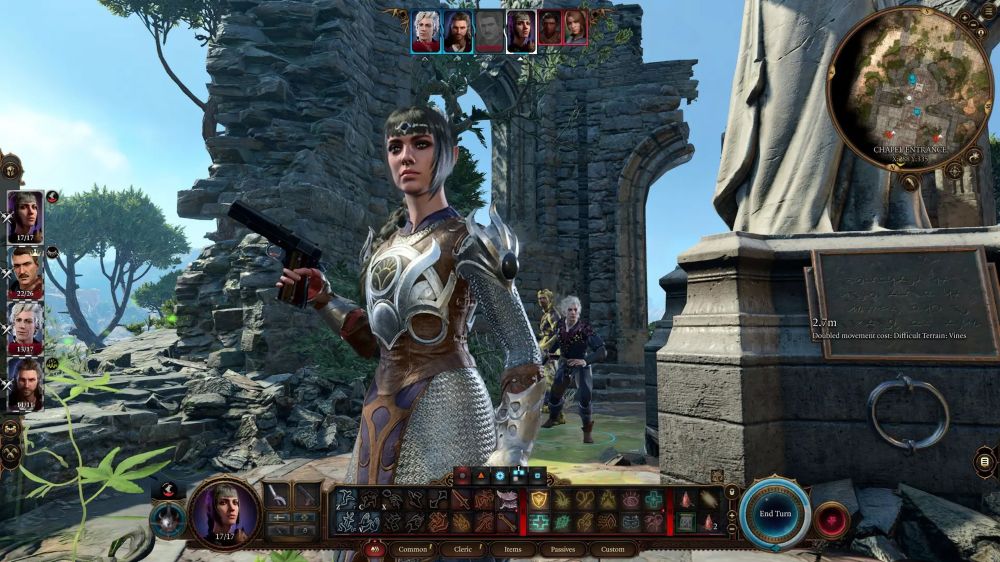This screenshot has width=1000, height=562.
Task: Click the large portrait beside the hotbar
Action: pos(223,510)
